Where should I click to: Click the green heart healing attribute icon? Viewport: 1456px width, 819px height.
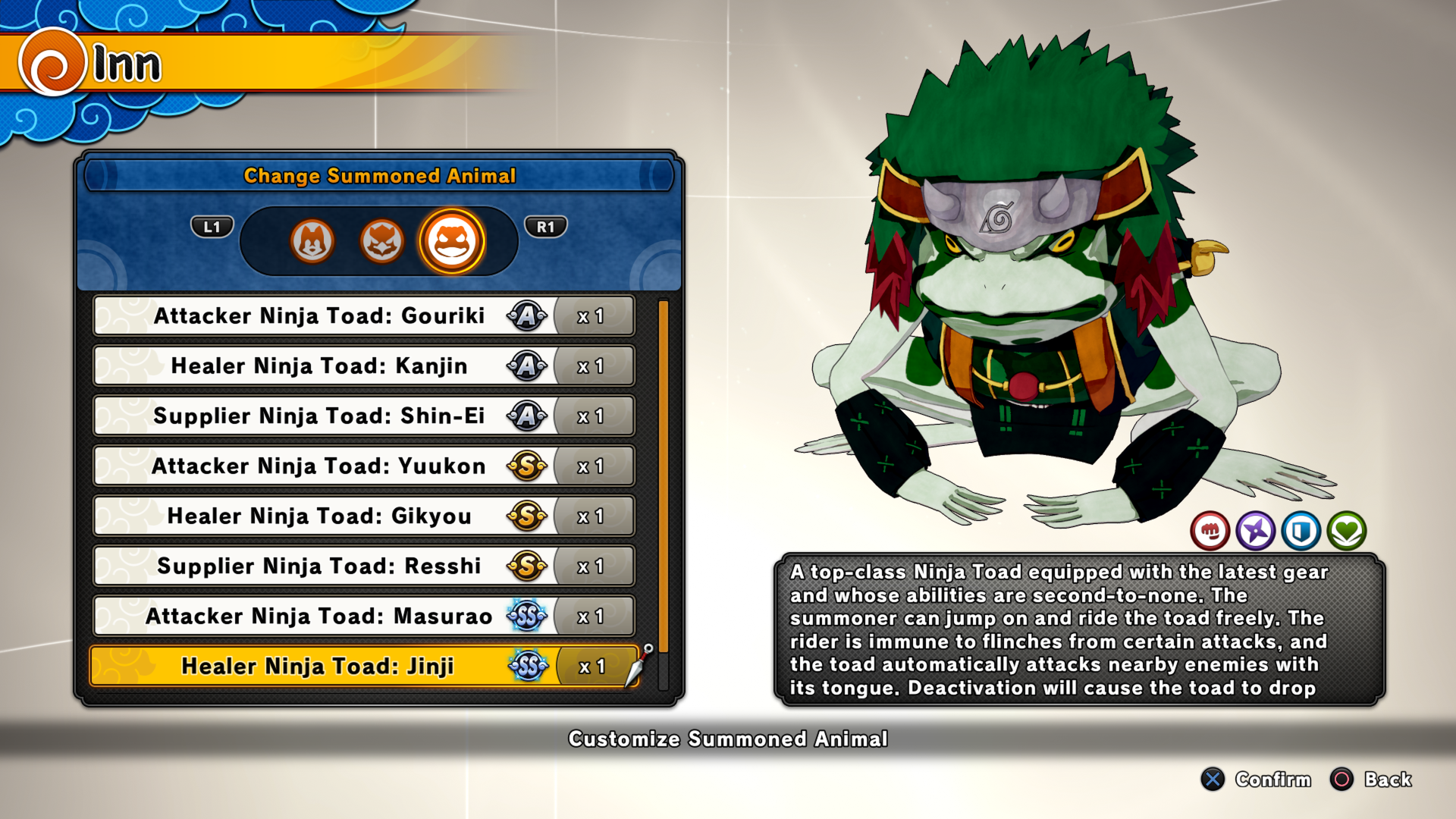point(1347,531)
